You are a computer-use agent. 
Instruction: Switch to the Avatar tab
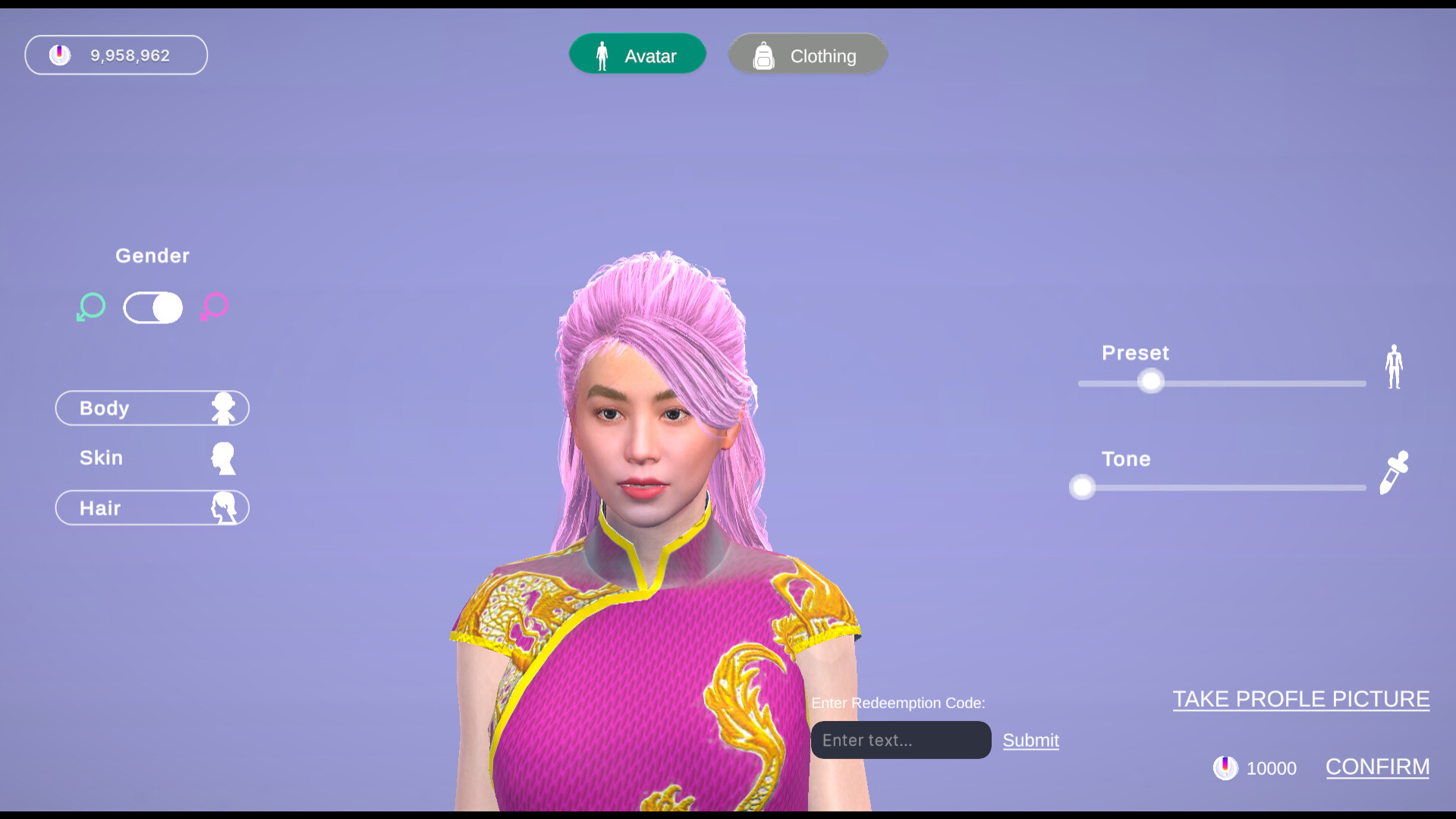pyautogui.click(x=637, y=54)
